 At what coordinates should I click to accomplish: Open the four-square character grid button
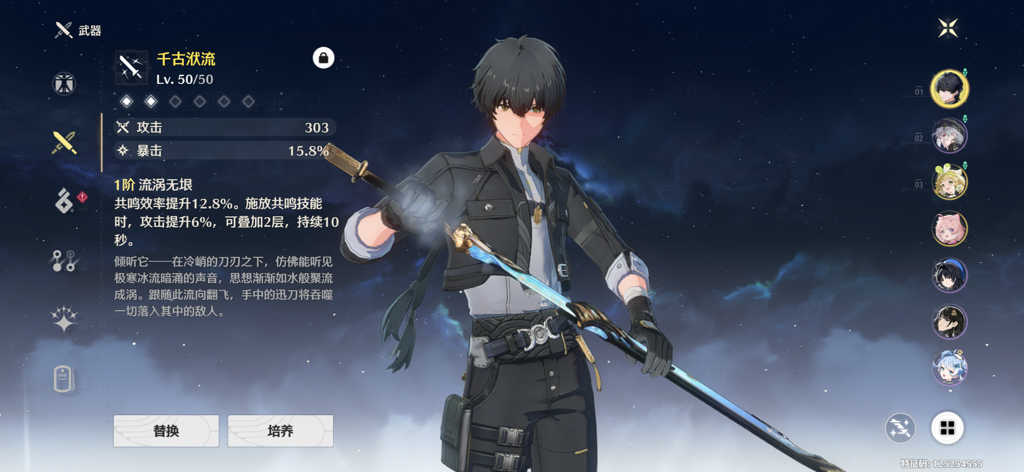point(946,429)
